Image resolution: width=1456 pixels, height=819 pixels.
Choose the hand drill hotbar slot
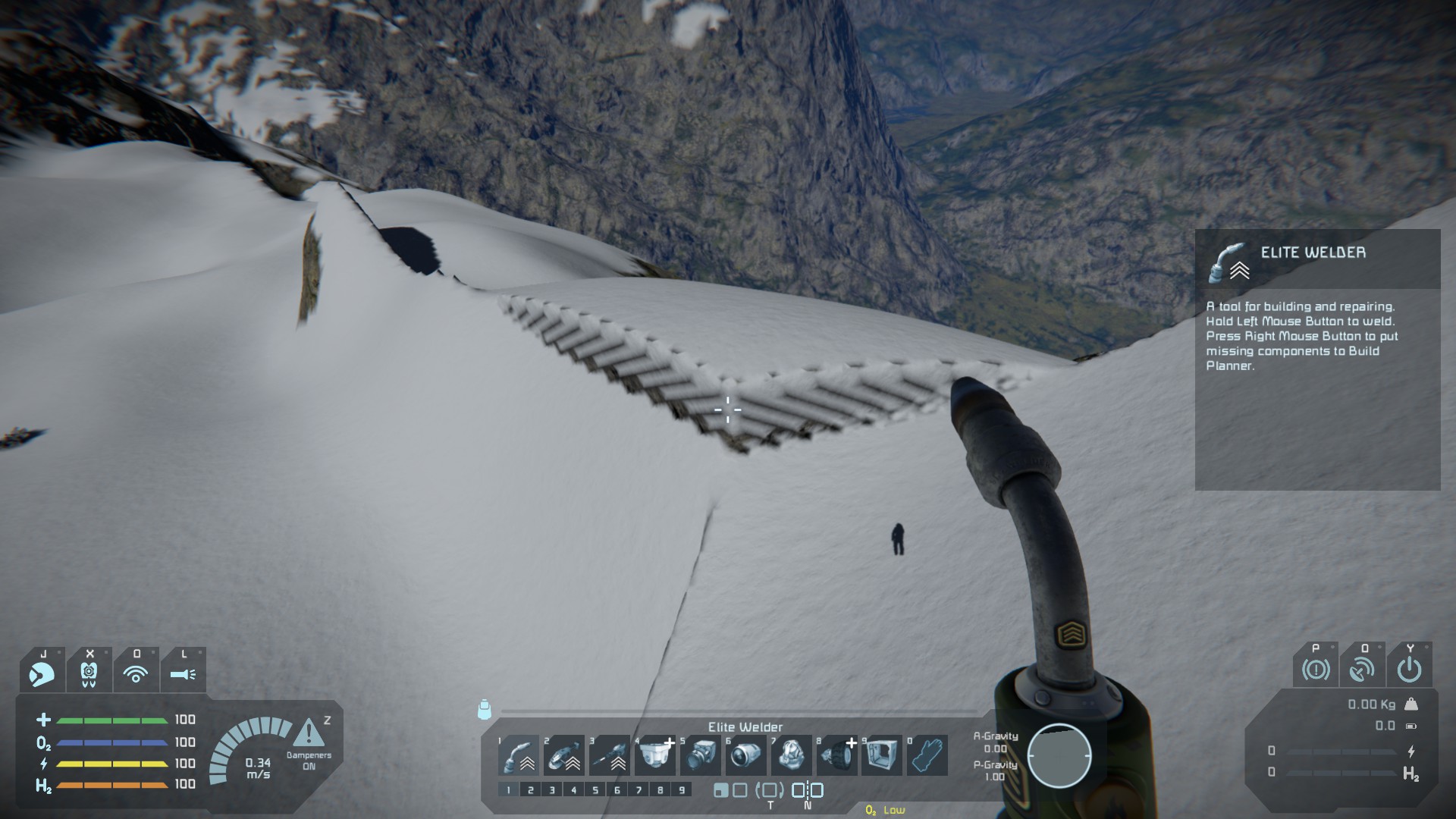point(609,755)
